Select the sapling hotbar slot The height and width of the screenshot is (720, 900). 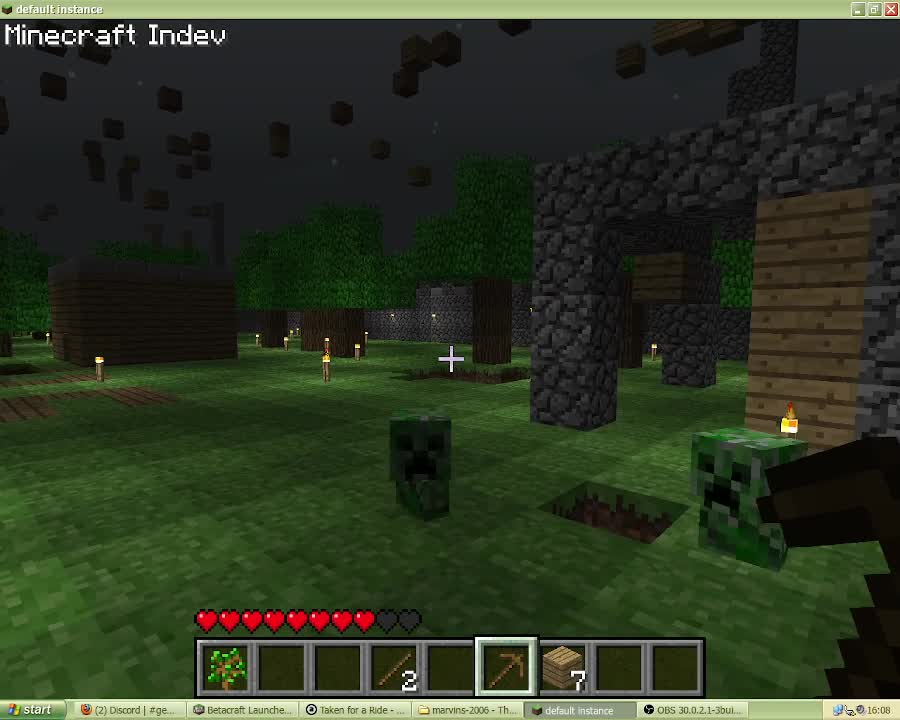click(x=225, y=667)
